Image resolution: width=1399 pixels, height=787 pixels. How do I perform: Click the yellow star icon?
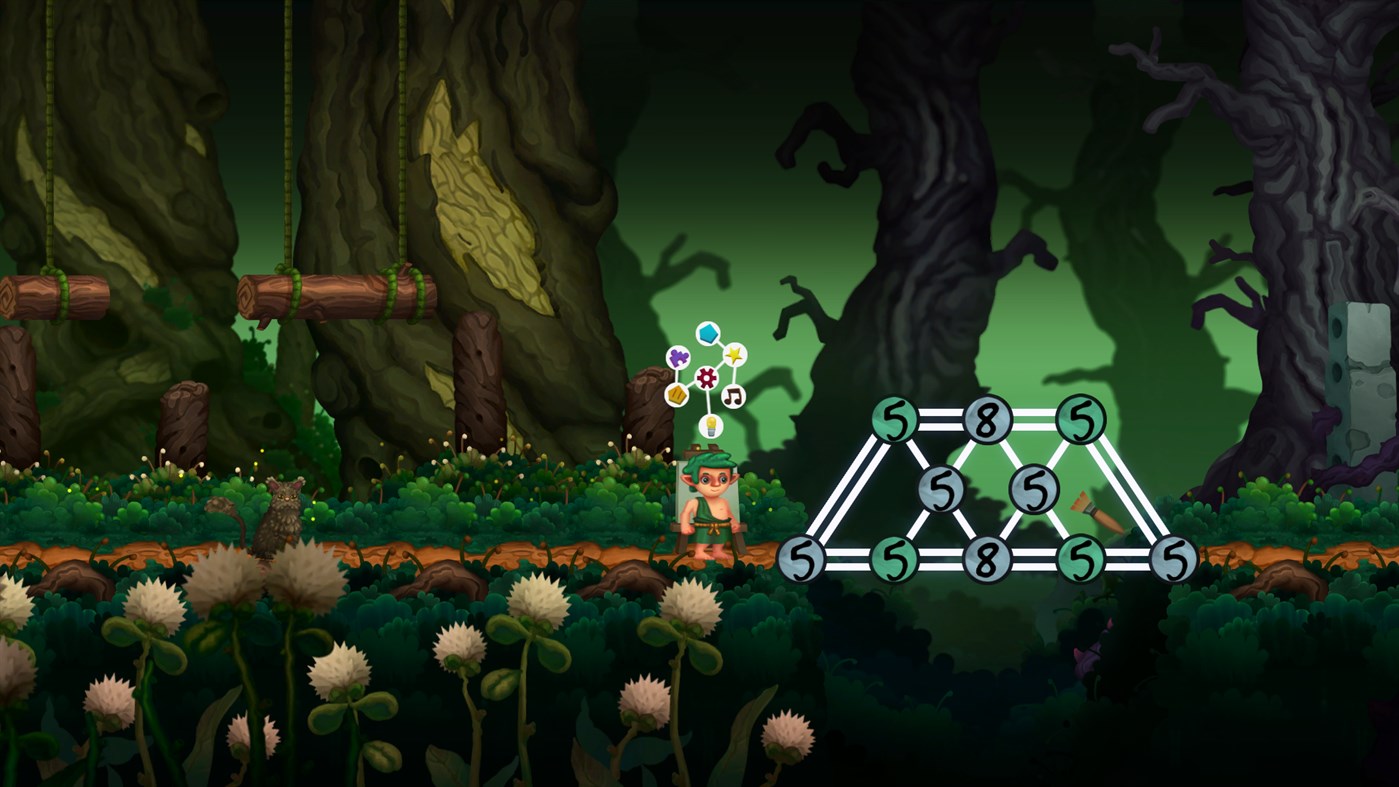734,355
